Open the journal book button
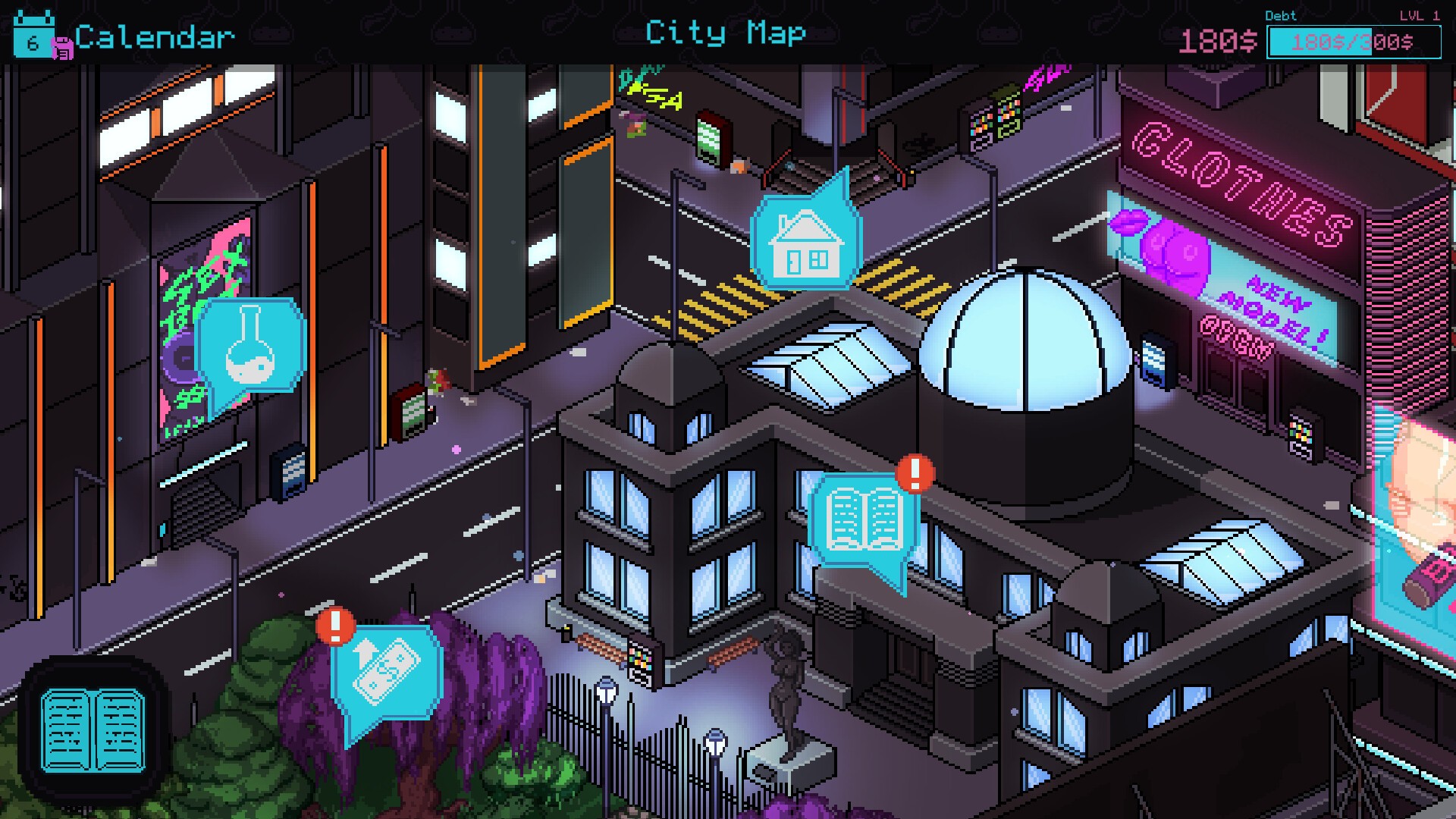The height and width of the screenshot is (819, 1456). (93, 730)
